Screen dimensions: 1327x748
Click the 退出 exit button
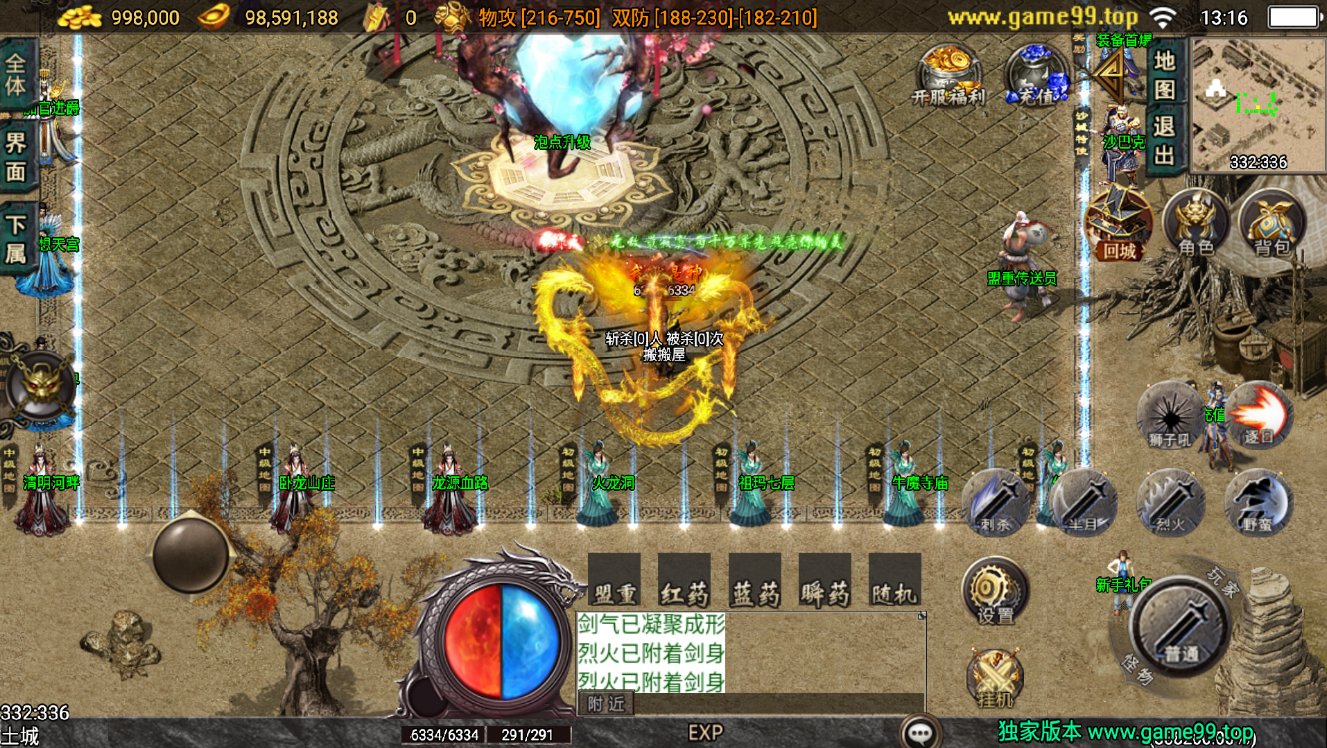click(1164, 140)
